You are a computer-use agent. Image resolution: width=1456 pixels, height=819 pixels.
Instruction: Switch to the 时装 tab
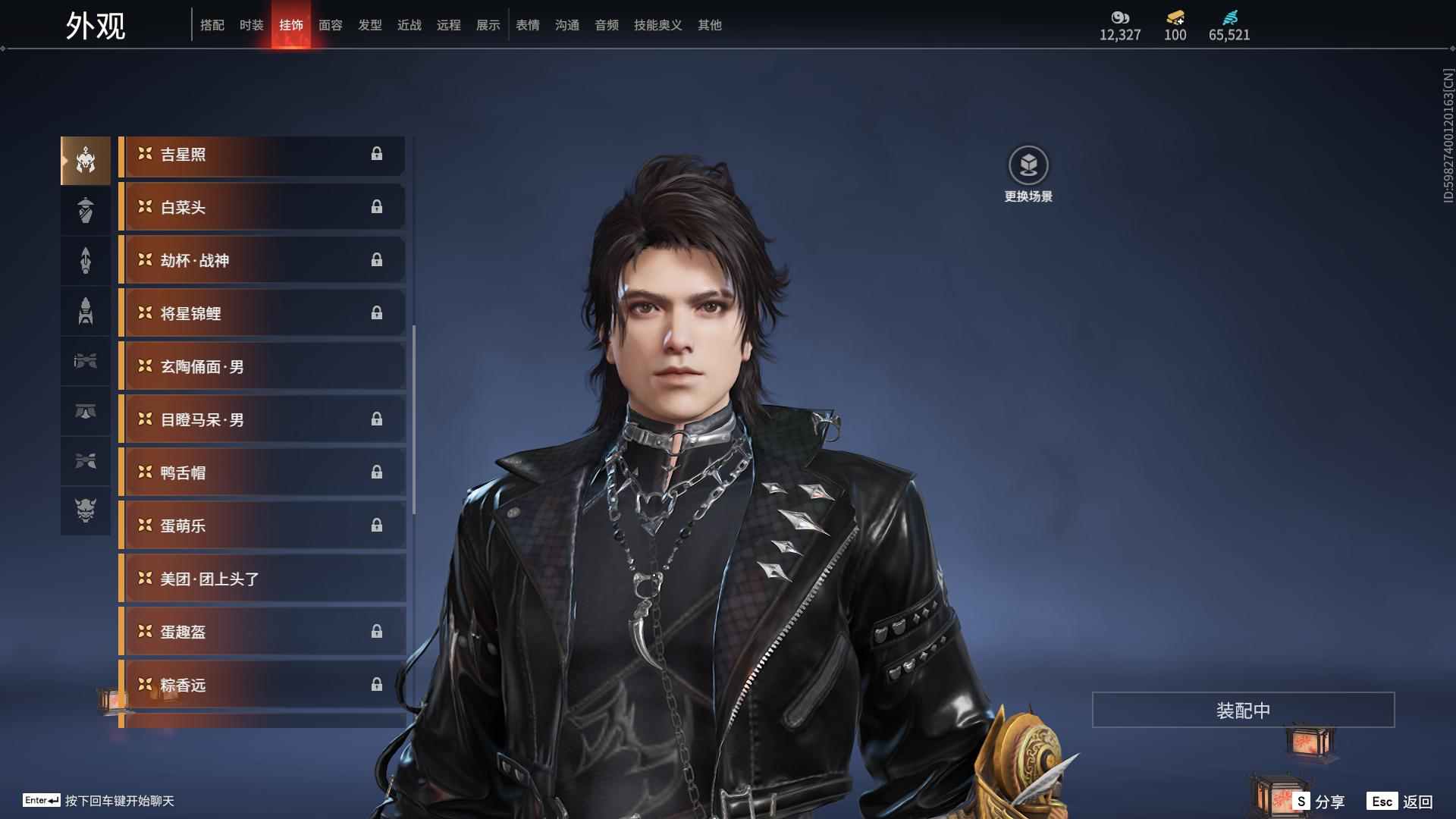(251, 25)
